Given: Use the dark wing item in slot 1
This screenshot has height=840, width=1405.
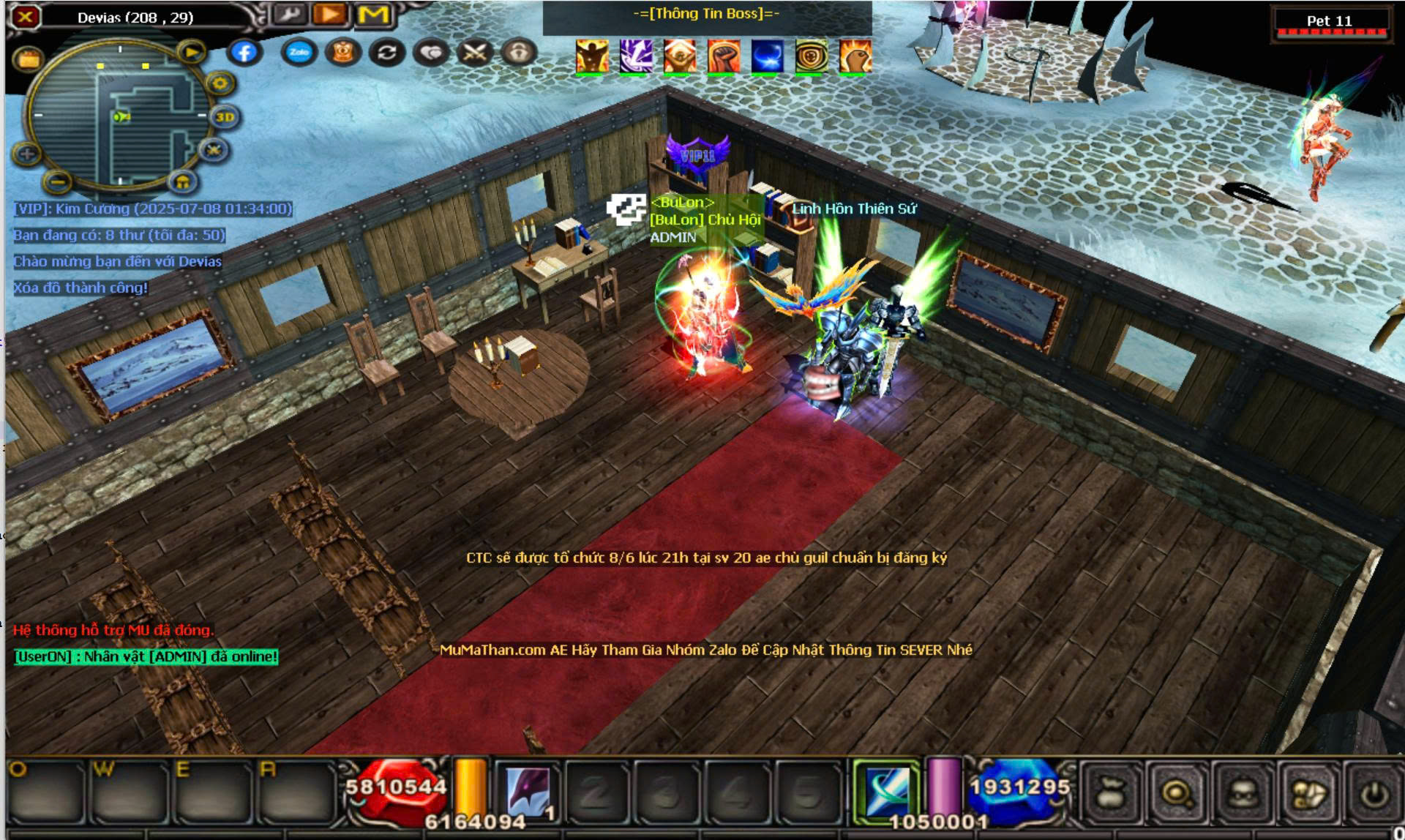Looking at the screenshot, I should 528,792.
